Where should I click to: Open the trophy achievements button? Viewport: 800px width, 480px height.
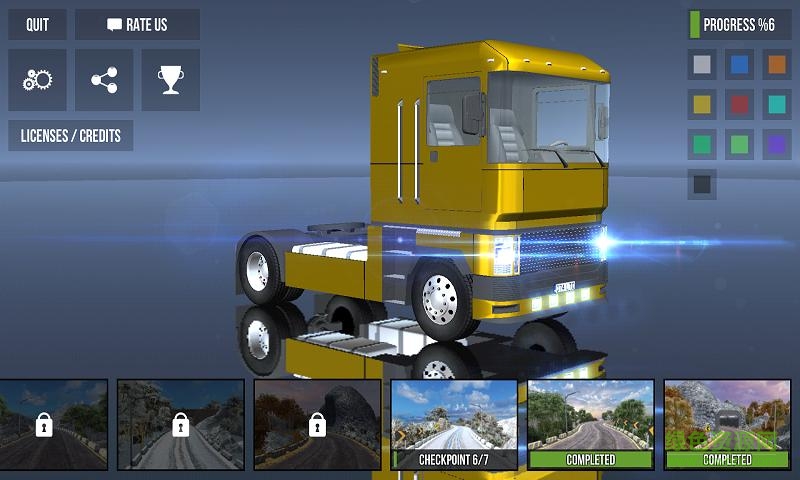click(170, 80)
